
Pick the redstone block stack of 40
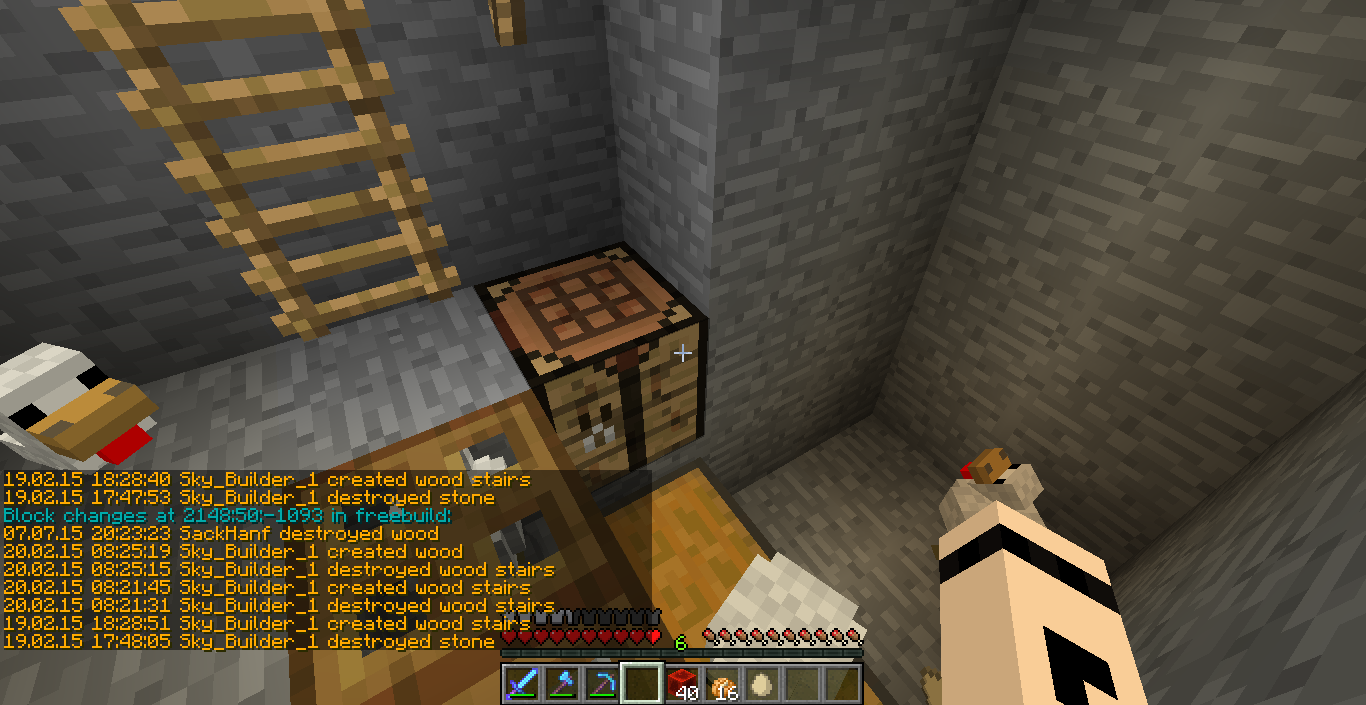point(682,684)
